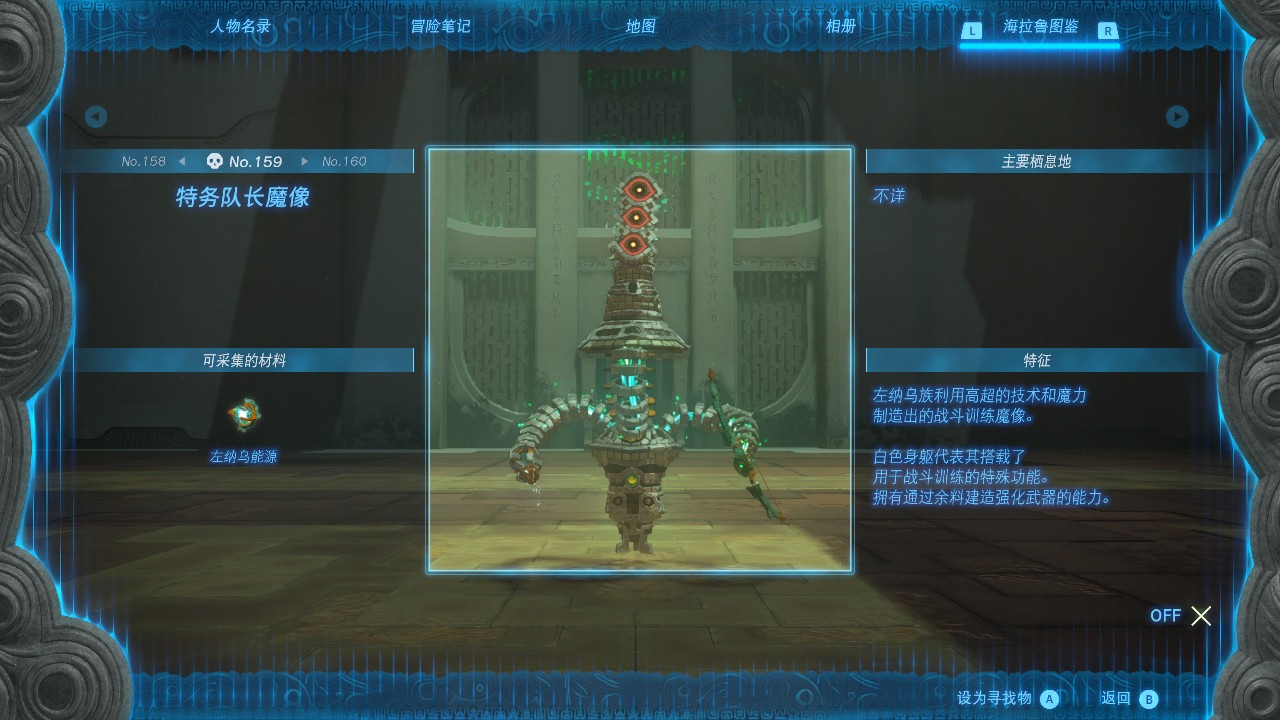Click the left page arrow circle
1280x720 pixels.
click(x=96, y=117)
